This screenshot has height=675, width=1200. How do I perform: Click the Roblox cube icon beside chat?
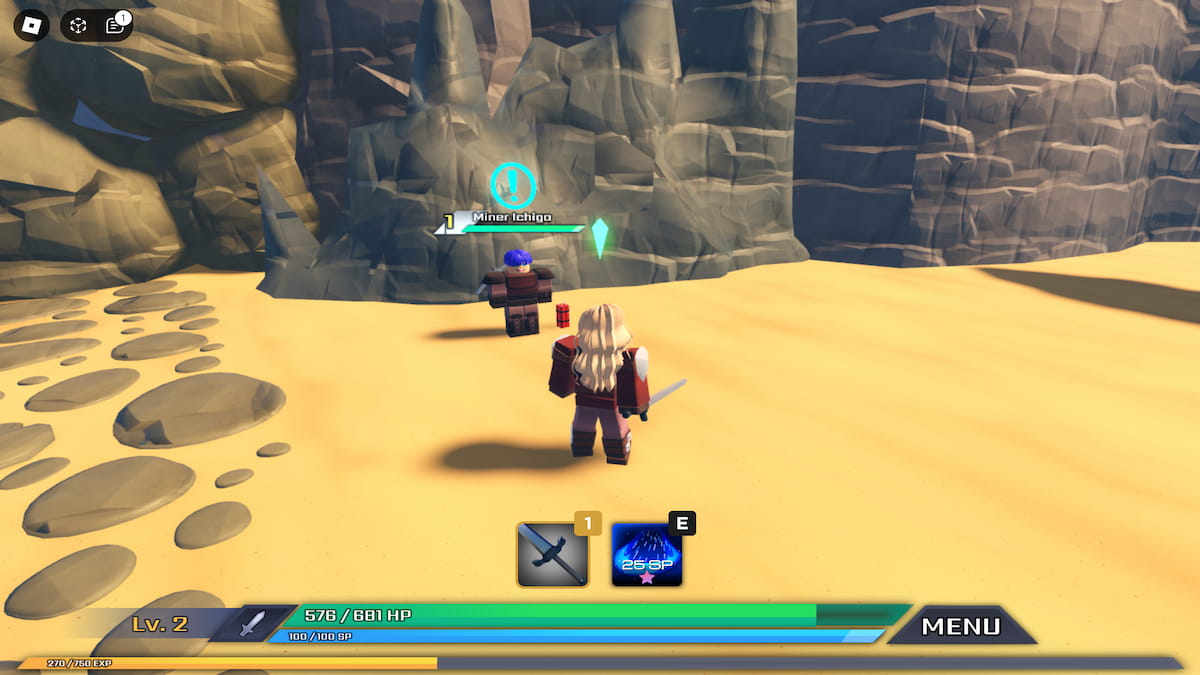point(78,25)
